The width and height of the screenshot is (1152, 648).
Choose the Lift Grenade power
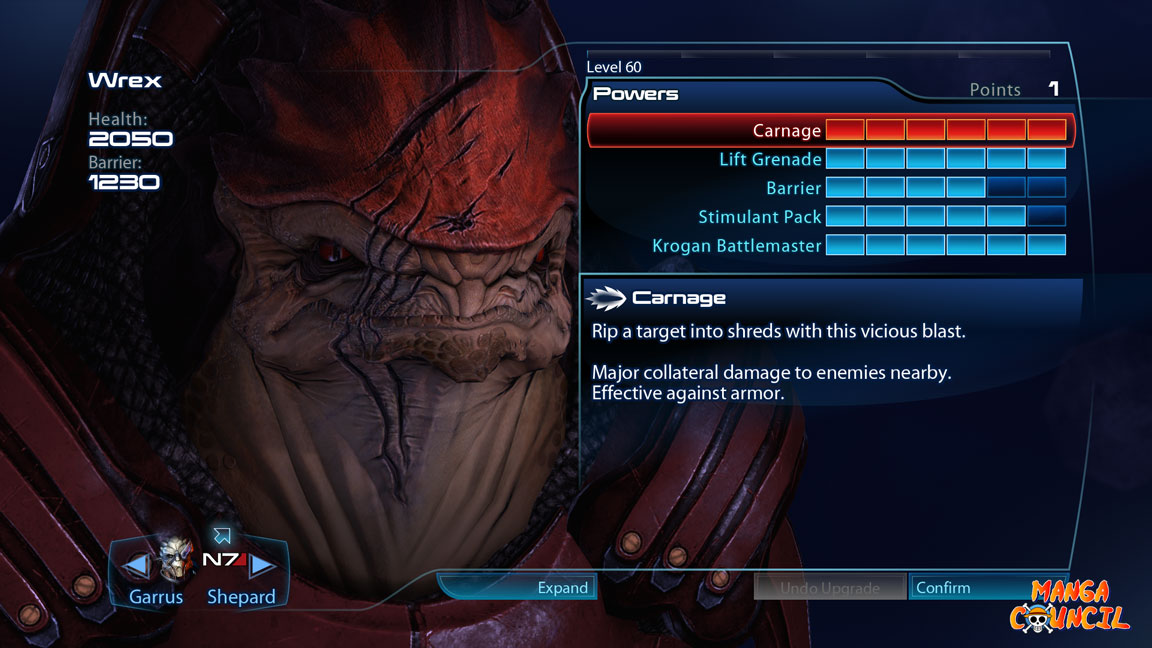[x=770, y=159]
